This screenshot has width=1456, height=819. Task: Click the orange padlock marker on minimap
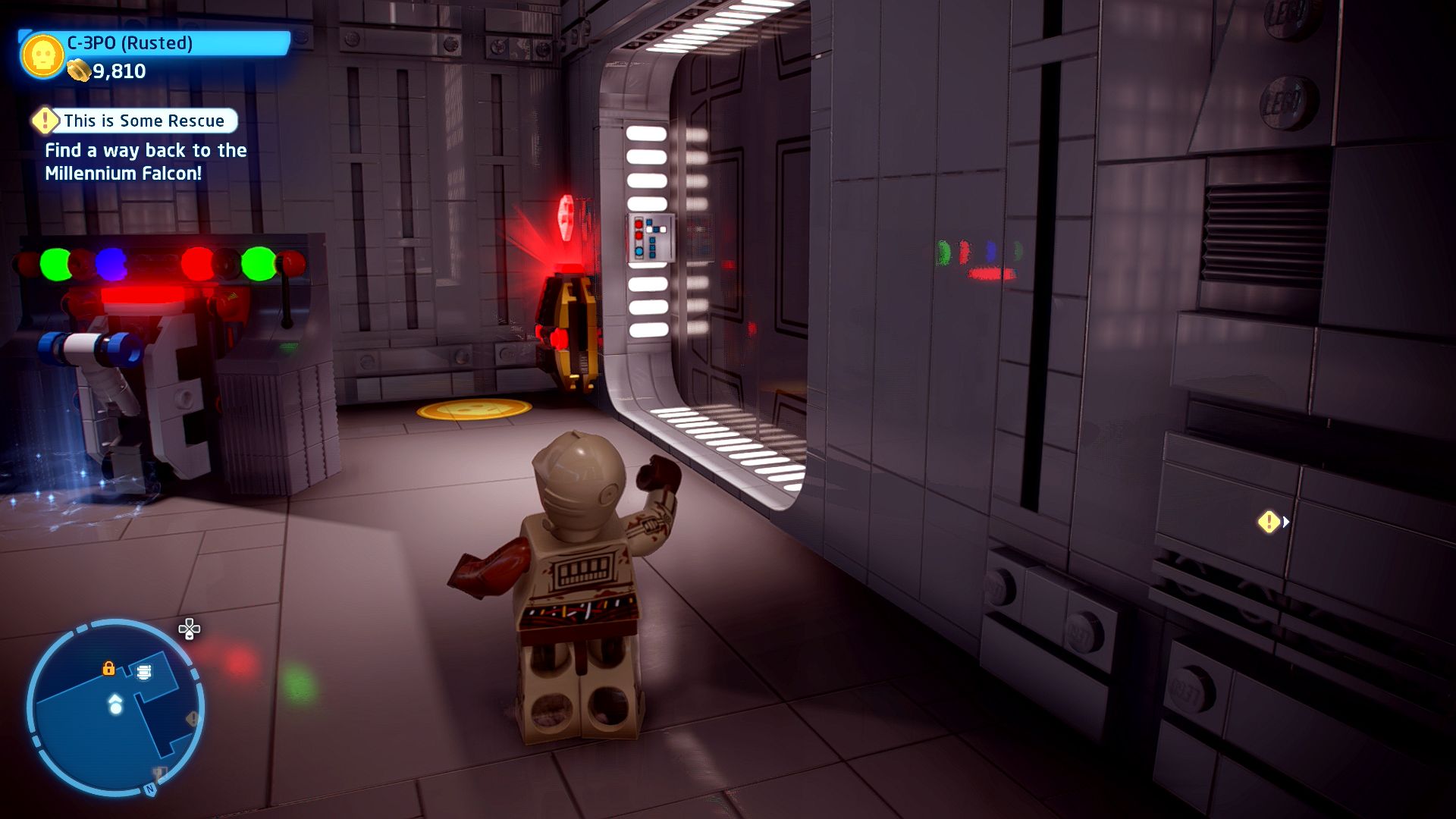[108, 668]
